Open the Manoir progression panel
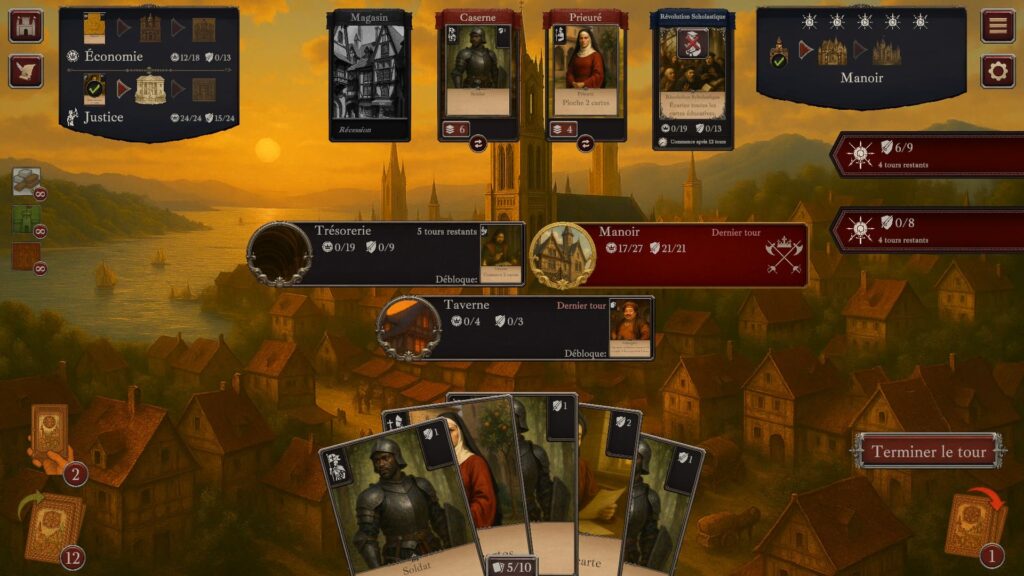The height and width of the screenshot is (576, 1024). tap(861, 55)
